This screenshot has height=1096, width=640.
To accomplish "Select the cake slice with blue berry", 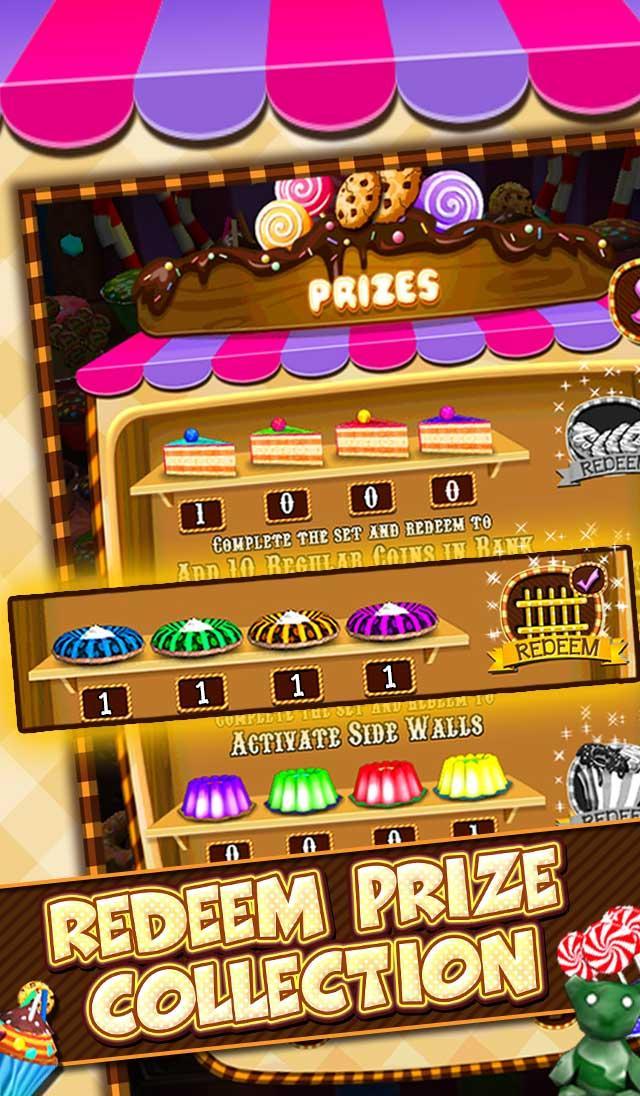I will point(200,453).
